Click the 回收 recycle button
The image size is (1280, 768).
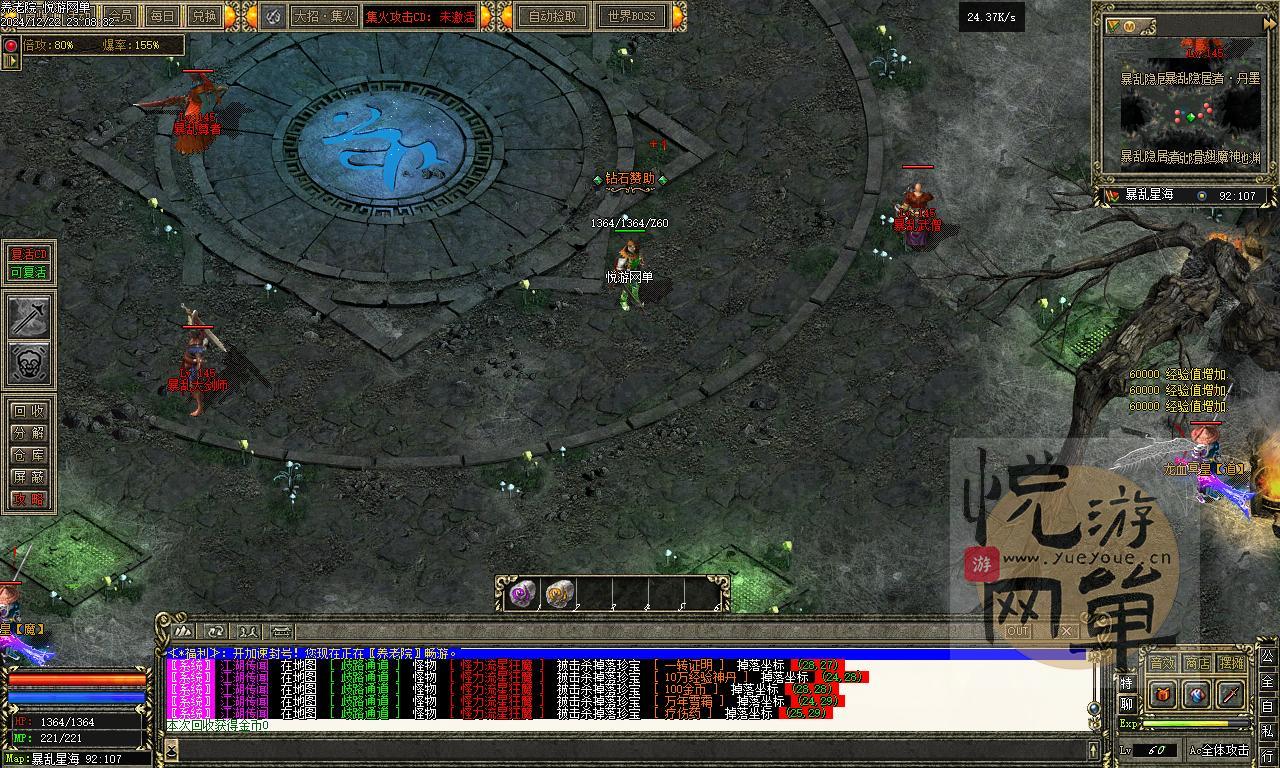[29, 411]
